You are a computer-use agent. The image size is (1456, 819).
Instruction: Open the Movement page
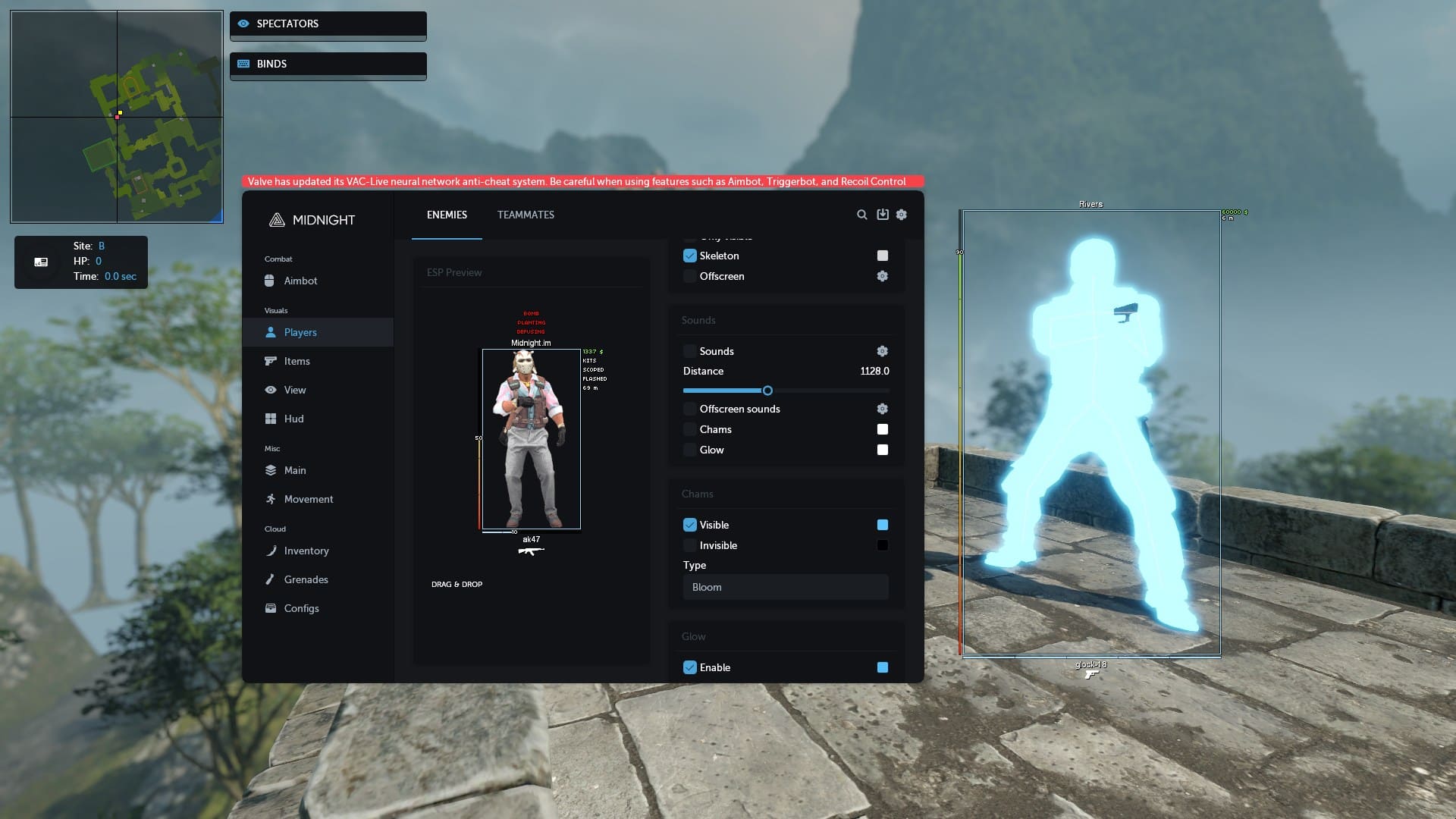[x=308, y=499]
